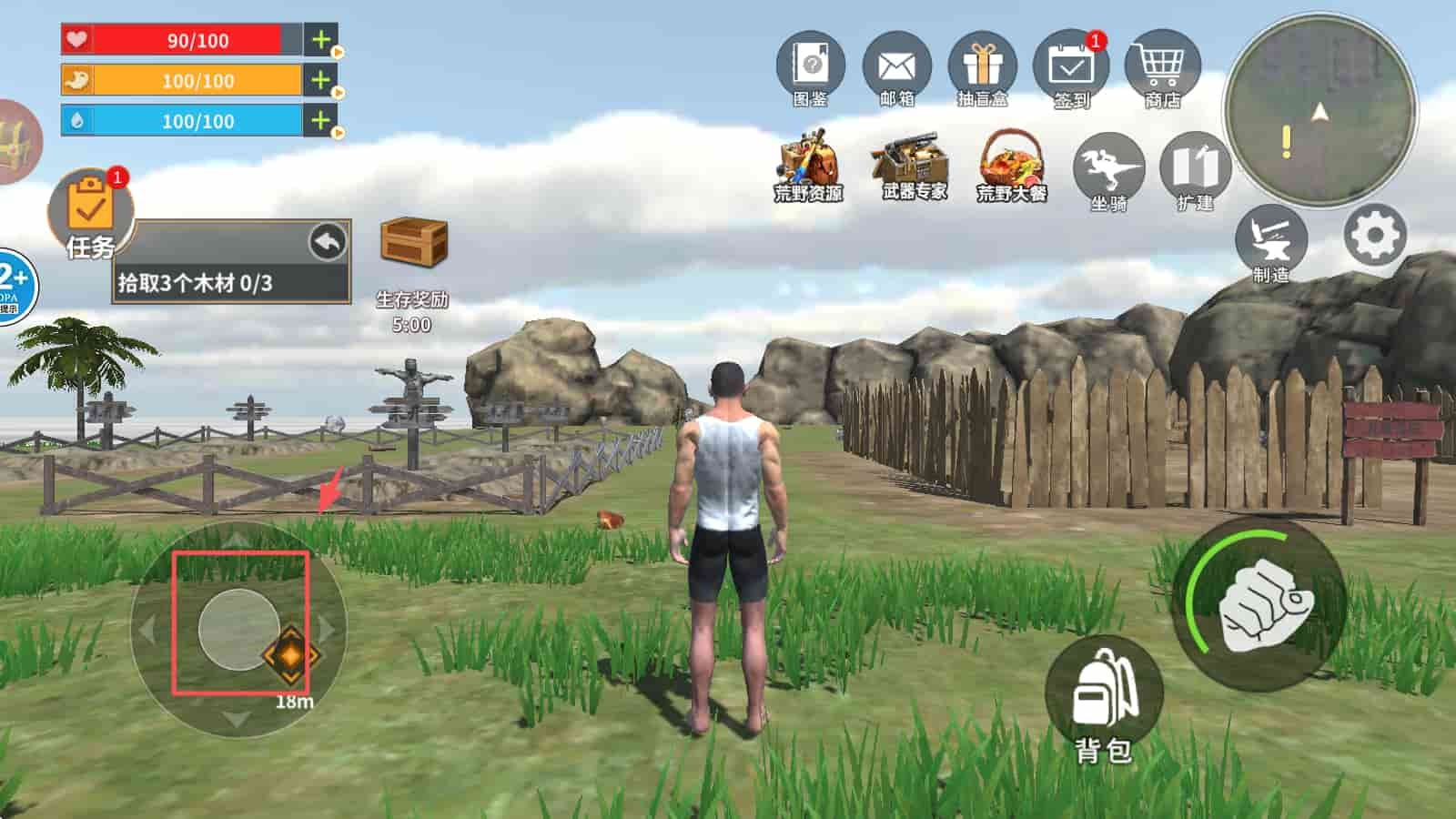Viewport: 1456px width, 819px height.
Task: Tap the fist attack button
Action: pyautogui.click(x=1260, y=605)
